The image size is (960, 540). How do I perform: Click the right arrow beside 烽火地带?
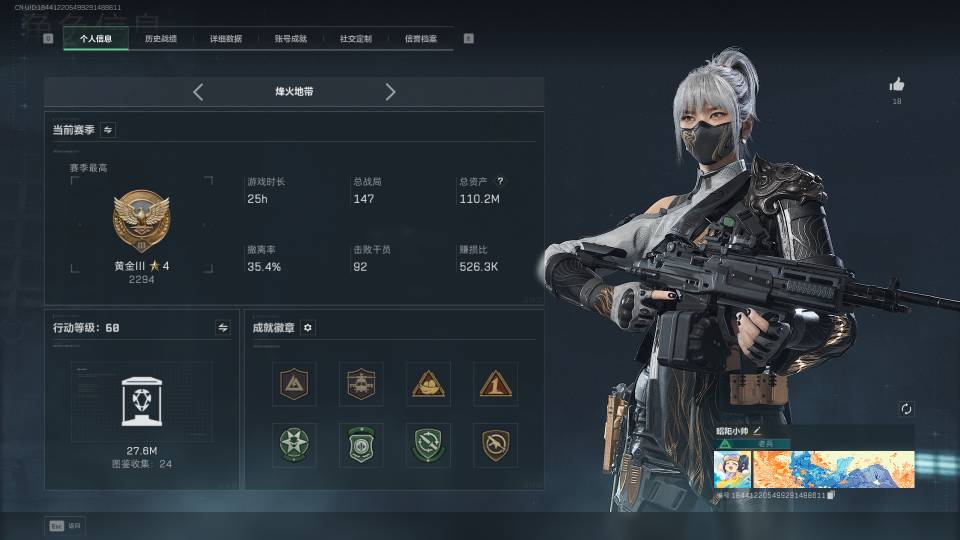tap(390, 92)
